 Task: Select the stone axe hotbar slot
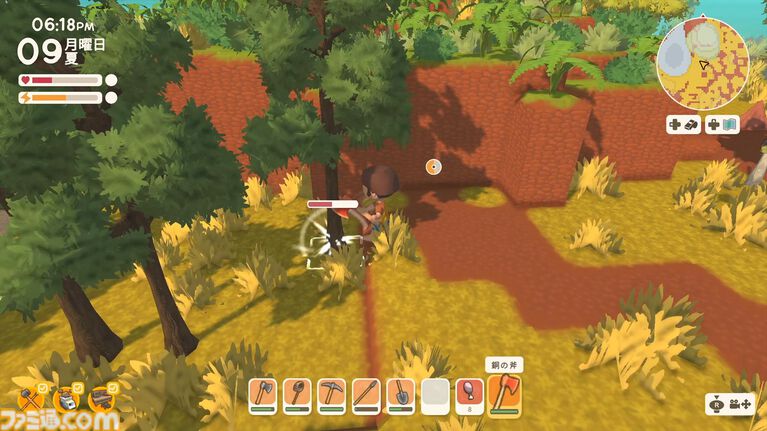[x=262, y=394]
